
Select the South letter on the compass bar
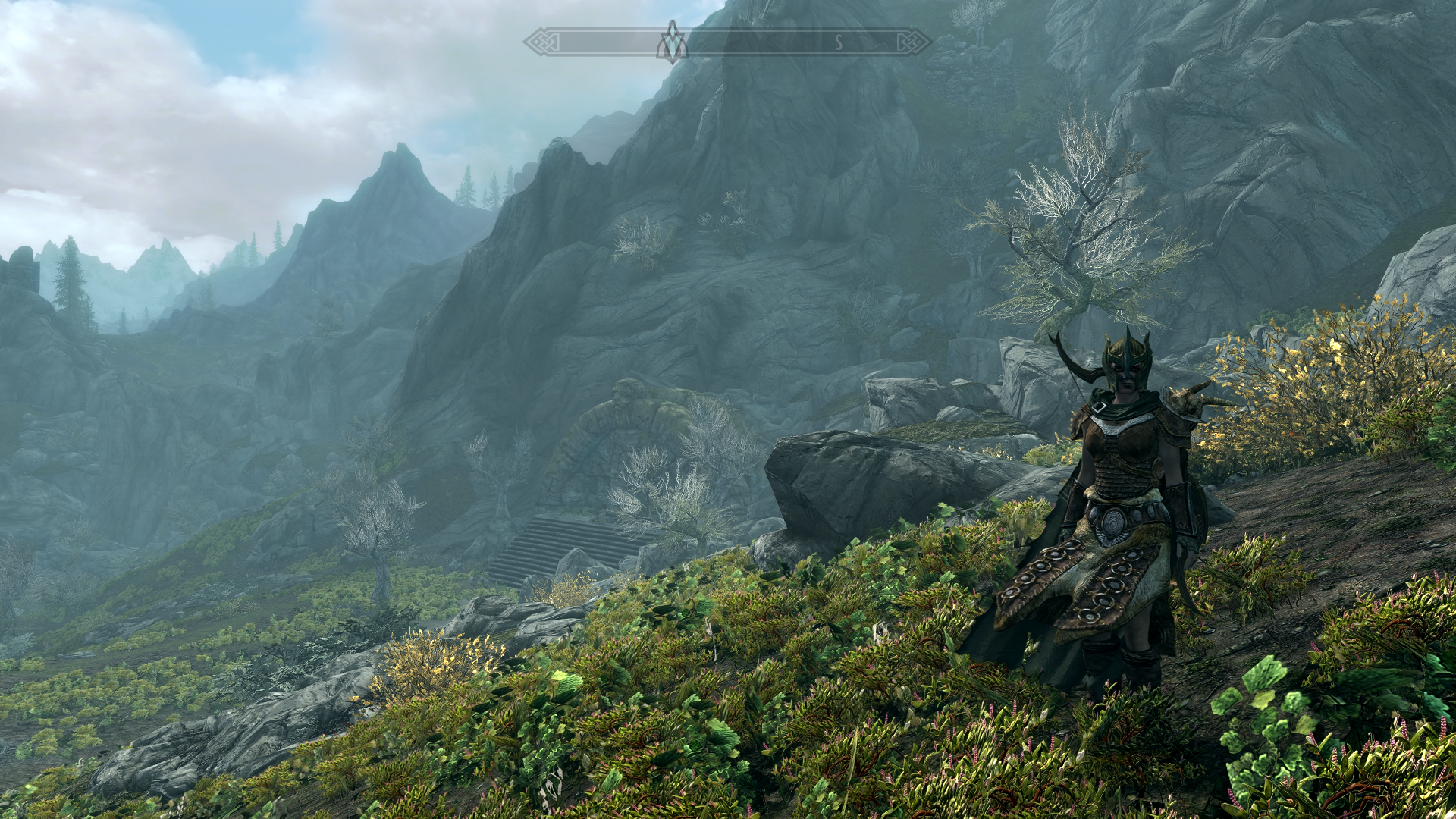(x=839, y=43)
